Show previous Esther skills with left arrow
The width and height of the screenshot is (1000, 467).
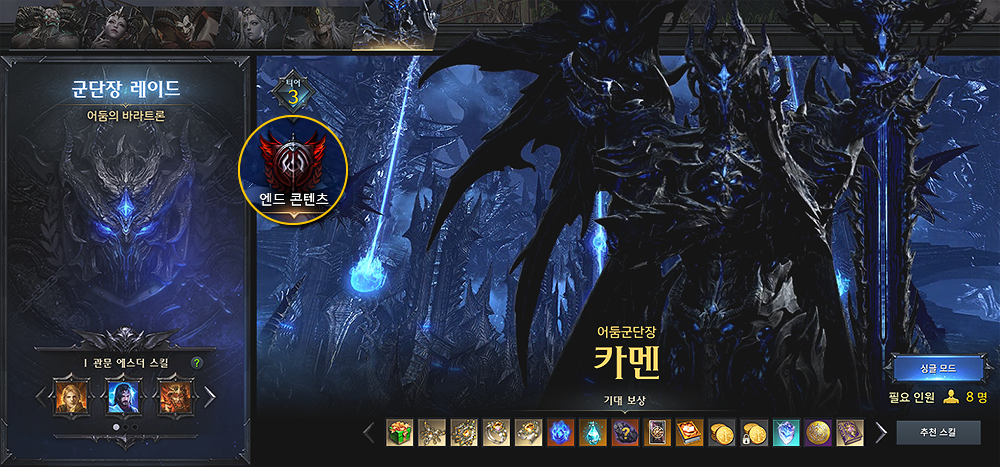(x=40, y=396)
